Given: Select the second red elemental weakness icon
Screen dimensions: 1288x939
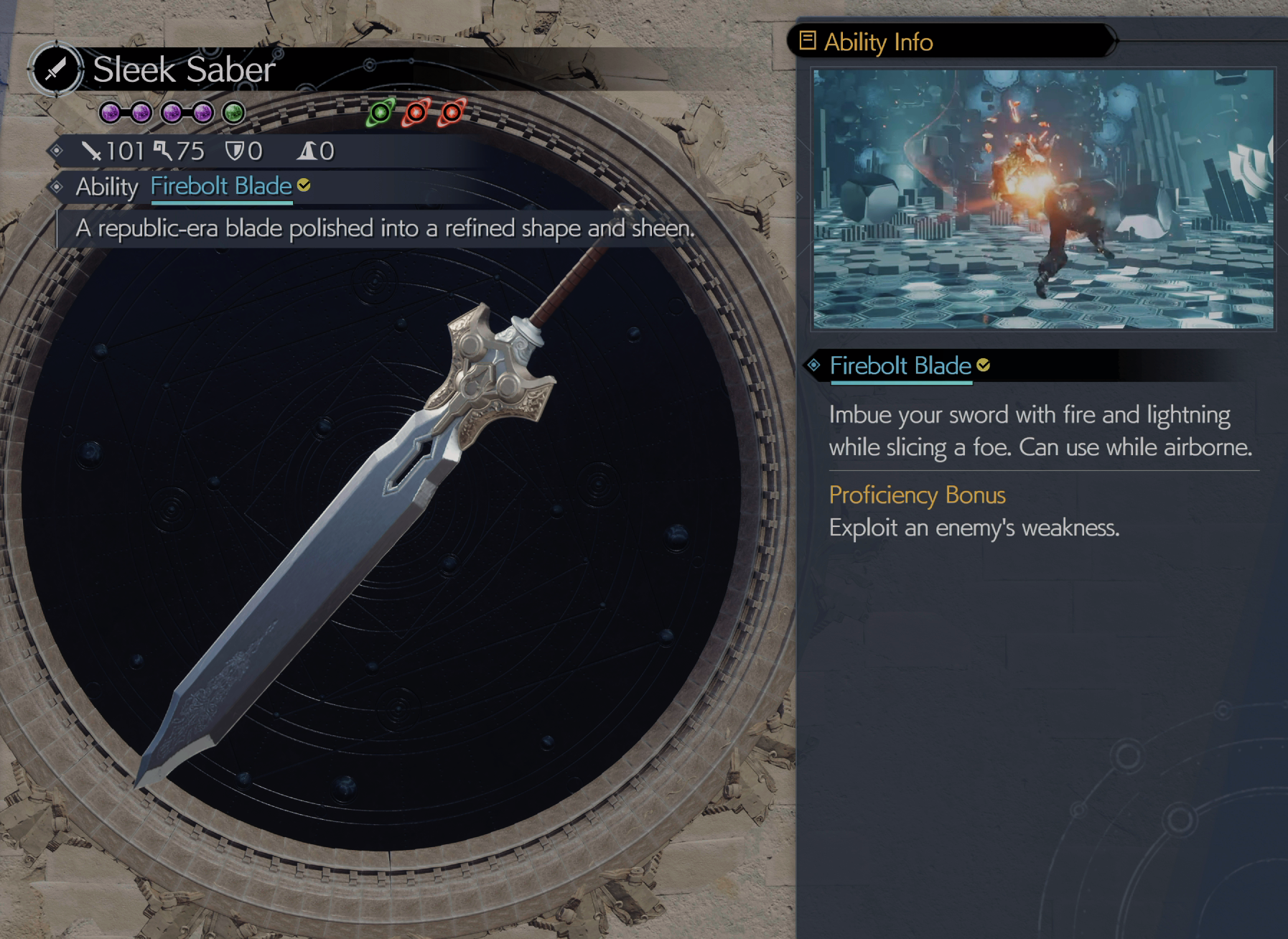Looking at the screenshot, I should point(451,113).
